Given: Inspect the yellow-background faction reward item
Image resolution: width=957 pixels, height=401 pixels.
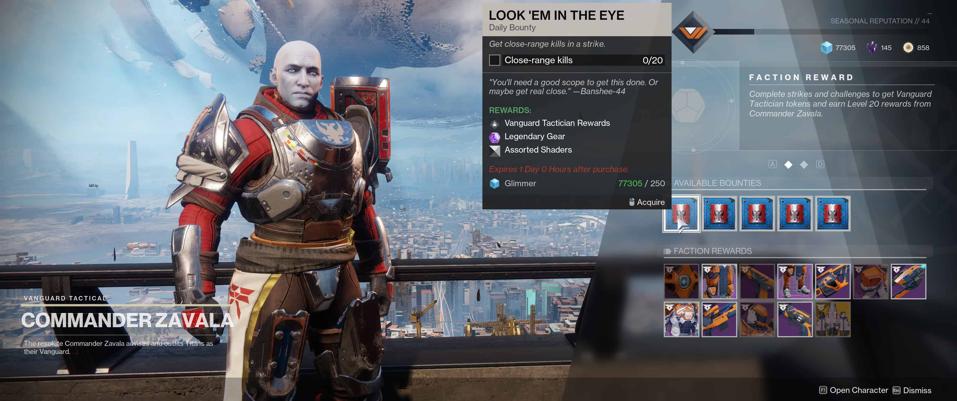Looking at the screenshot, I should (x=832, y=320).
